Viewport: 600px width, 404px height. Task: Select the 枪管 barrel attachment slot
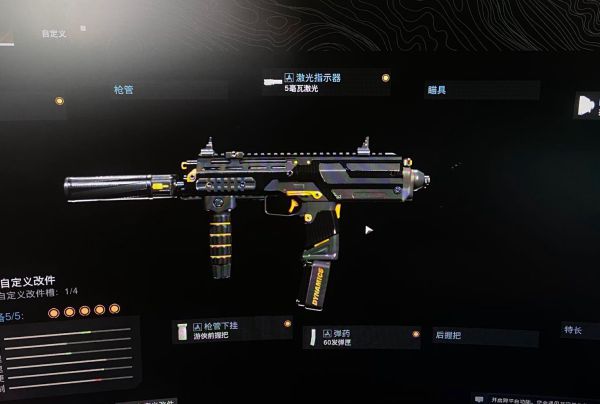point(124,90)
